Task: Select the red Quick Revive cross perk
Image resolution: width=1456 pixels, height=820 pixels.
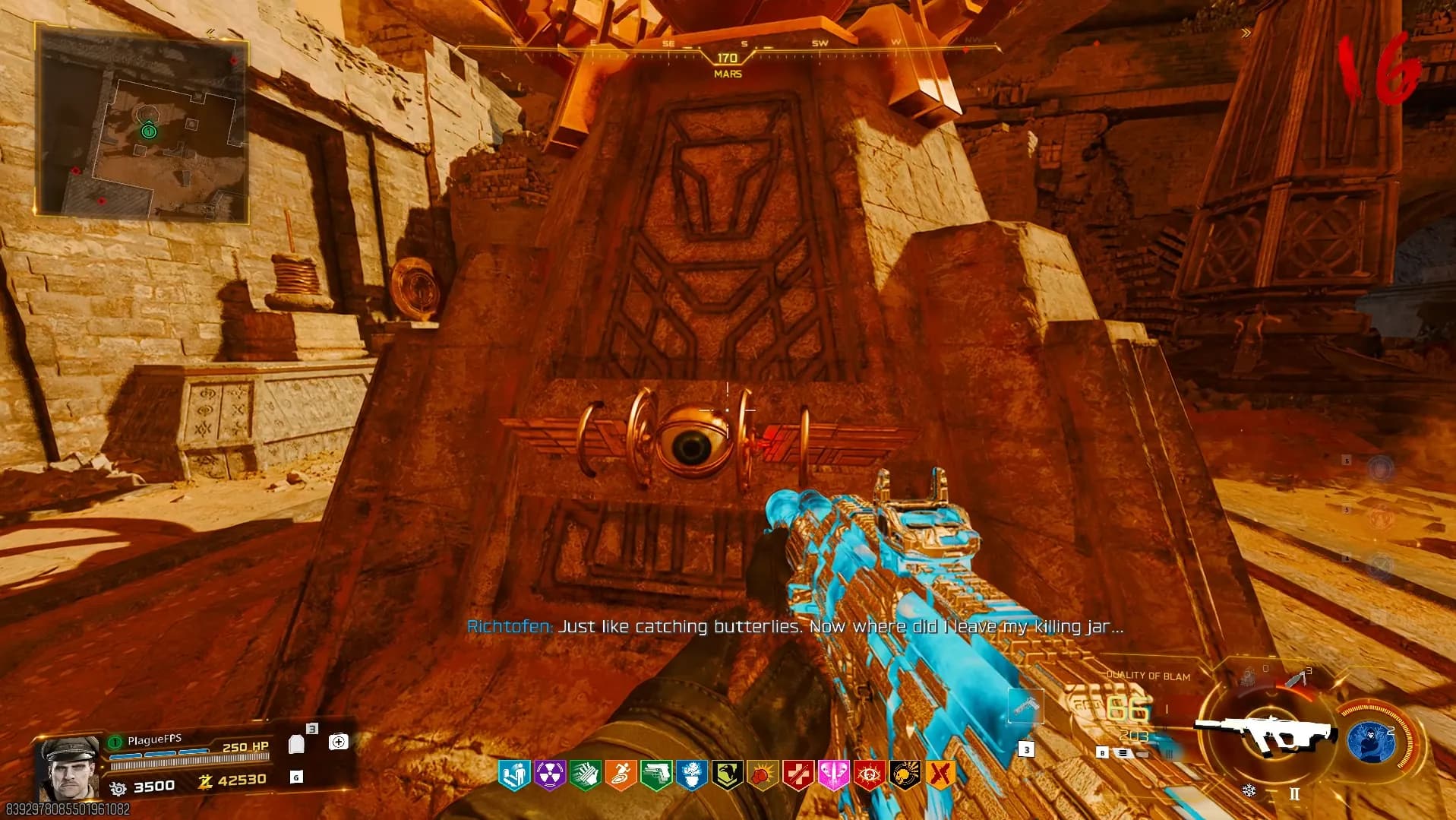Action: 798,775
